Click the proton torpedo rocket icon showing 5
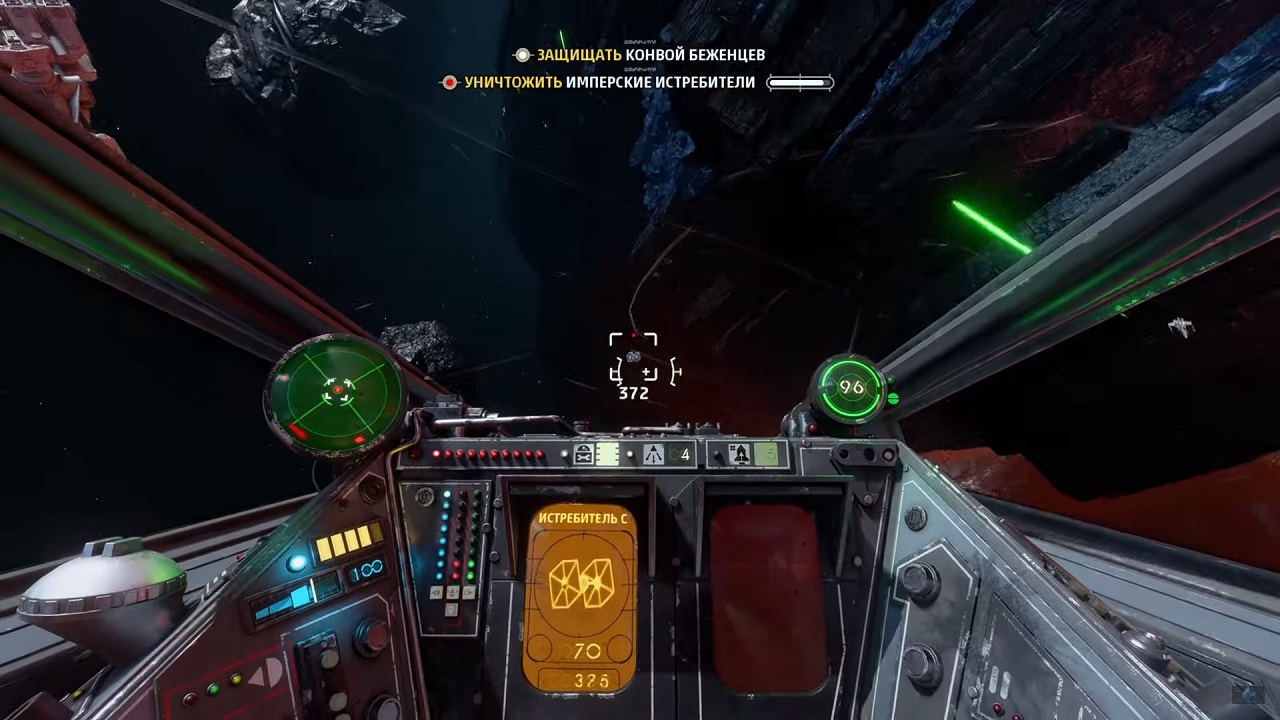 740,455
